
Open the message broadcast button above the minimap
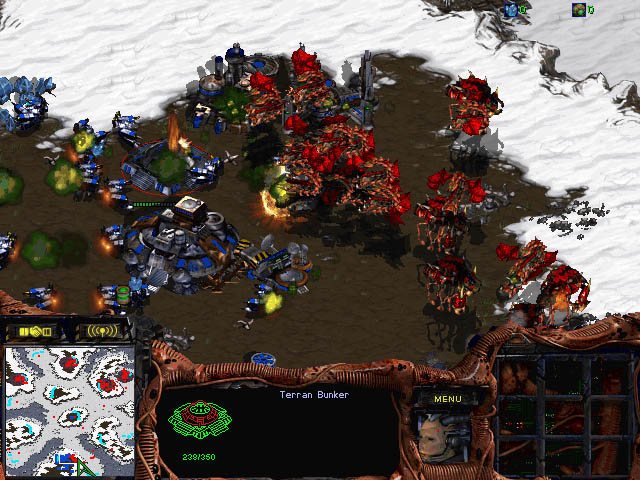(x=103, y=330)
